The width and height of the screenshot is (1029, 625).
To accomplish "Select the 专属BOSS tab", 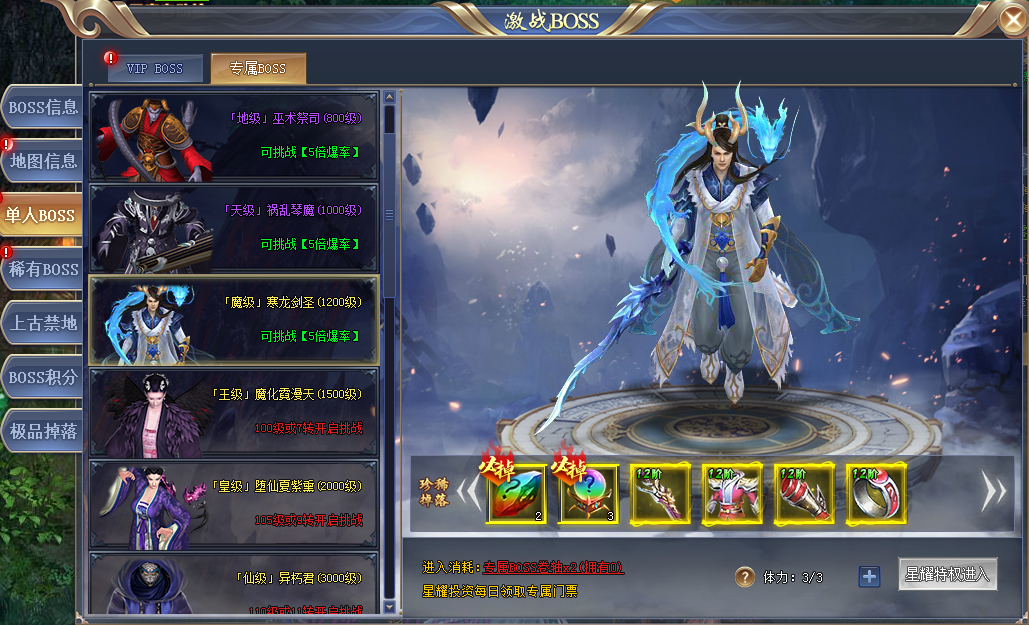I will coord(258,69).
